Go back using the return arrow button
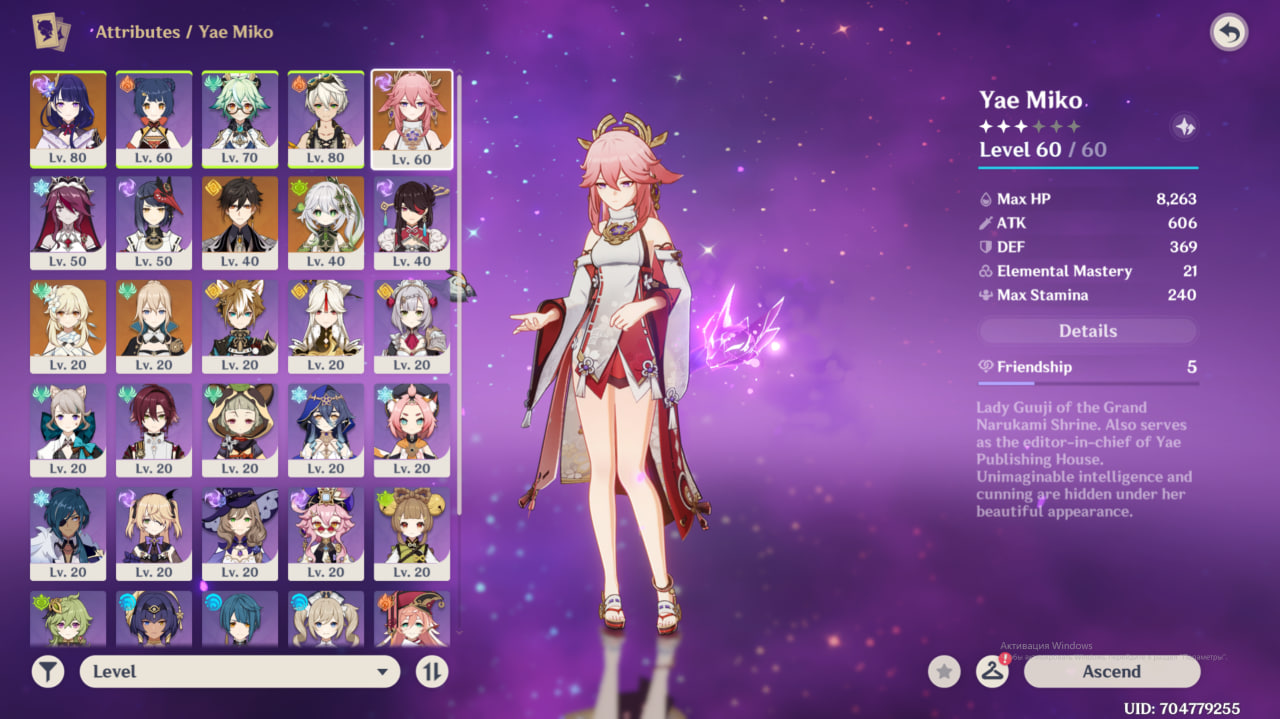This screenshot has width=1280, height=719. (1229, 32)
